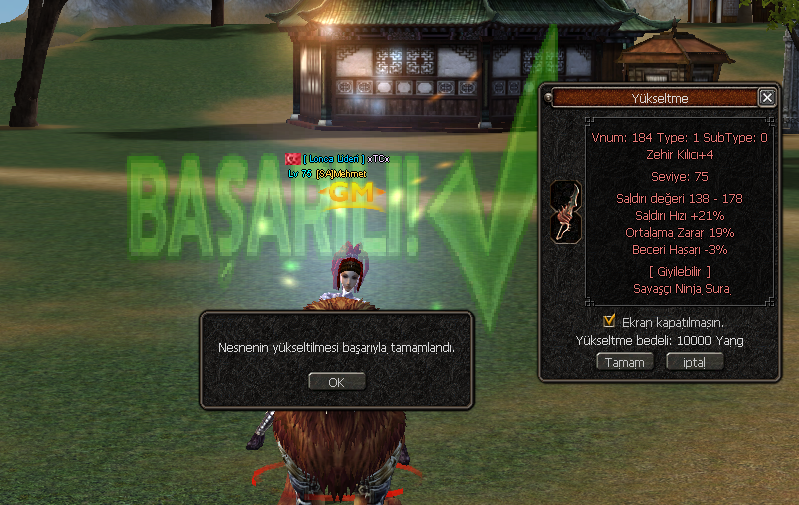
Task: Click Tamam to upgrade the item
Action: tap(625, 362)
